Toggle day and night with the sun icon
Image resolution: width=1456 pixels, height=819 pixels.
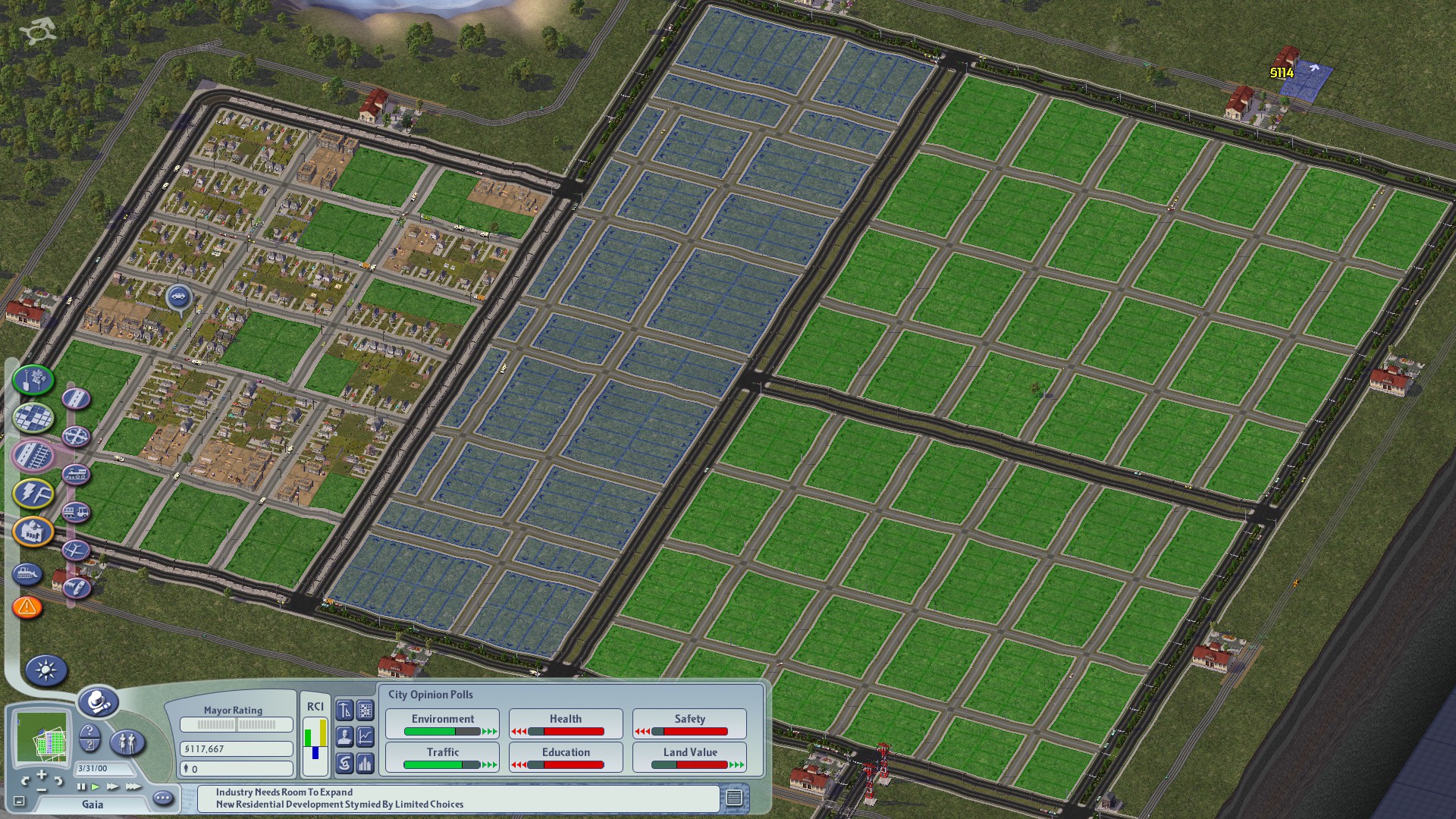coord(46,670)
